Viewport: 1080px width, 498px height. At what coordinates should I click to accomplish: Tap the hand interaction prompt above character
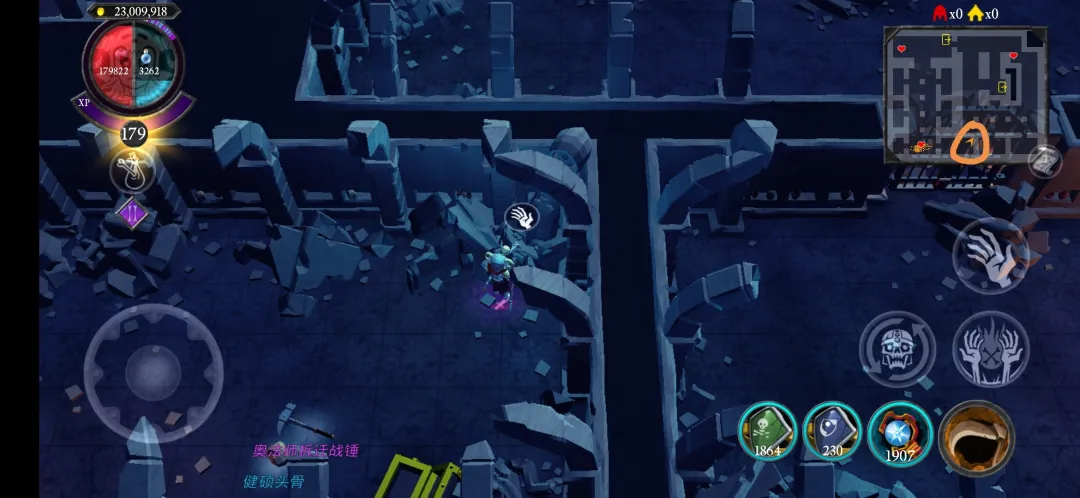pos(522,216)
